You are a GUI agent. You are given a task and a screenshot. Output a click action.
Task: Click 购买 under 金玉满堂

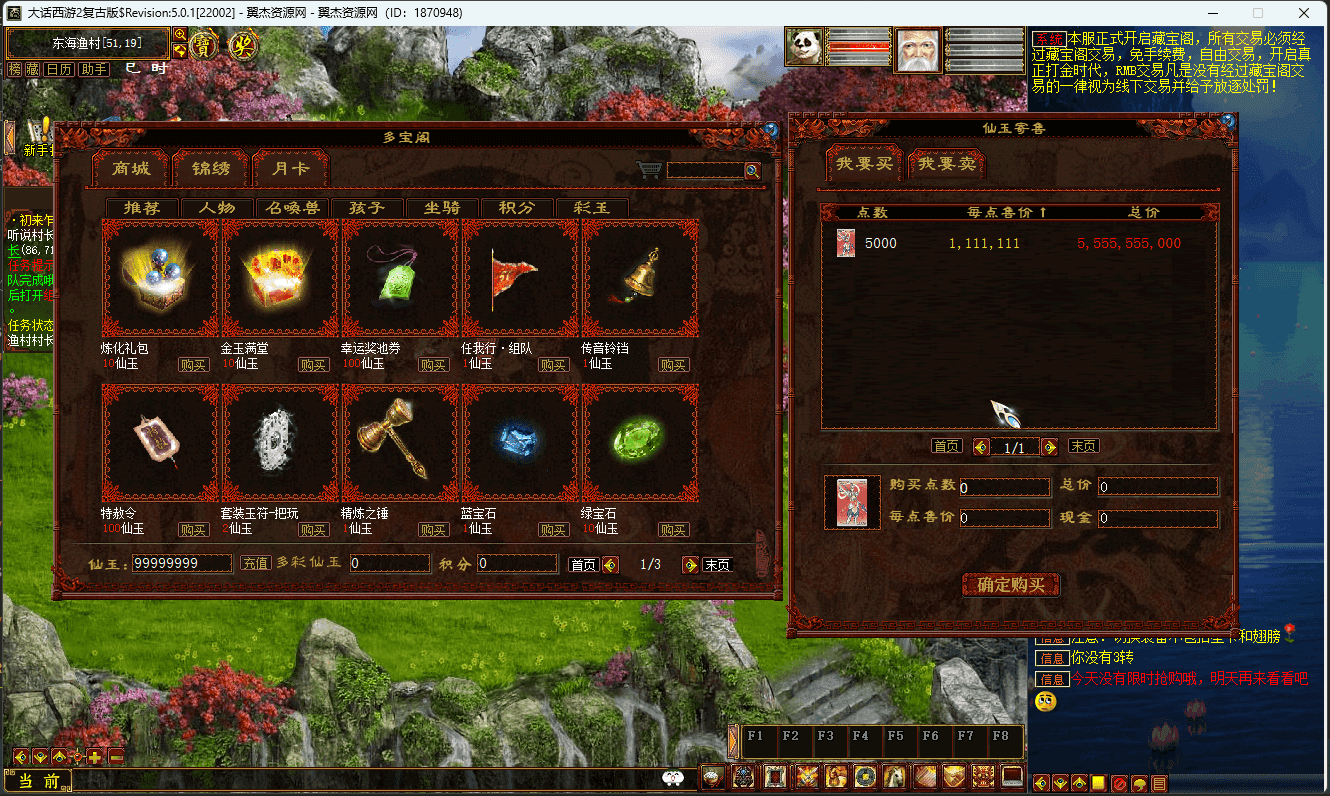point(313,365)
